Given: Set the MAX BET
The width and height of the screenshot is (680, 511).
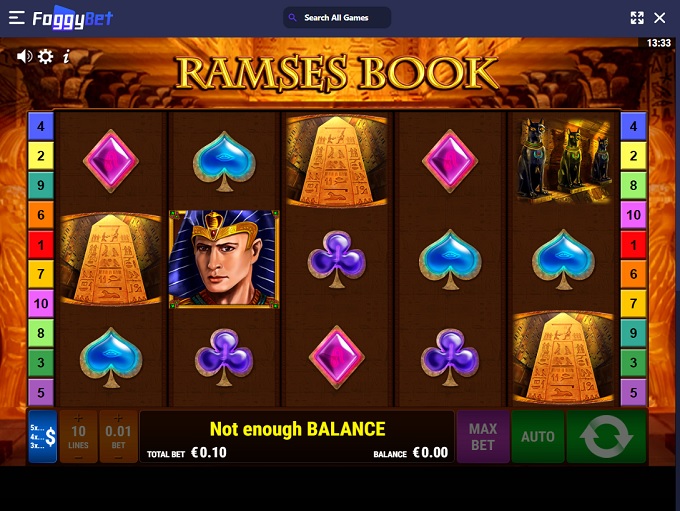Looking at the screenshot, I should (x=483, y=437).
